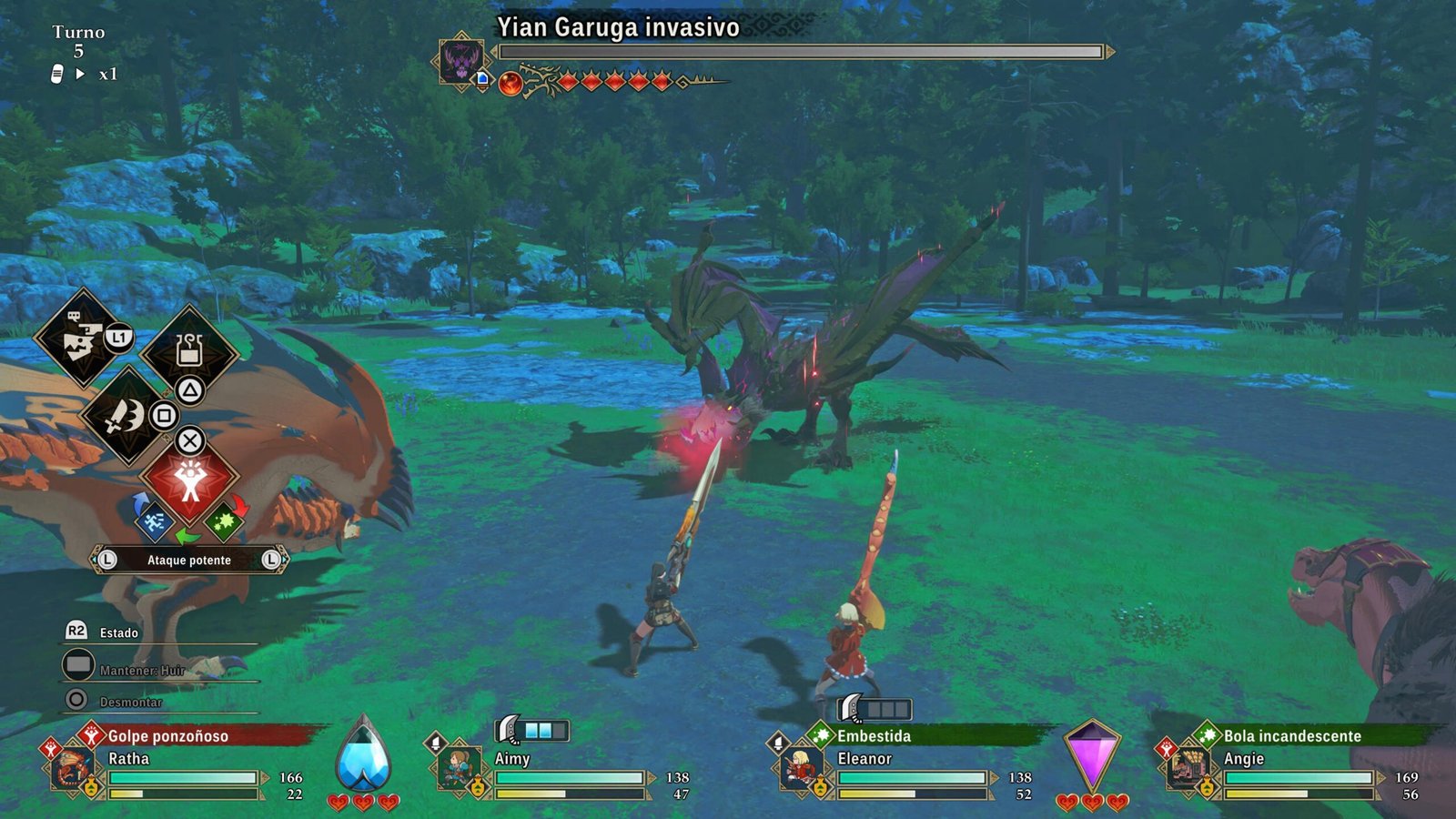Click the blue kinship gauge crystal
1456x819 pixels.
(x=363, y=755)
